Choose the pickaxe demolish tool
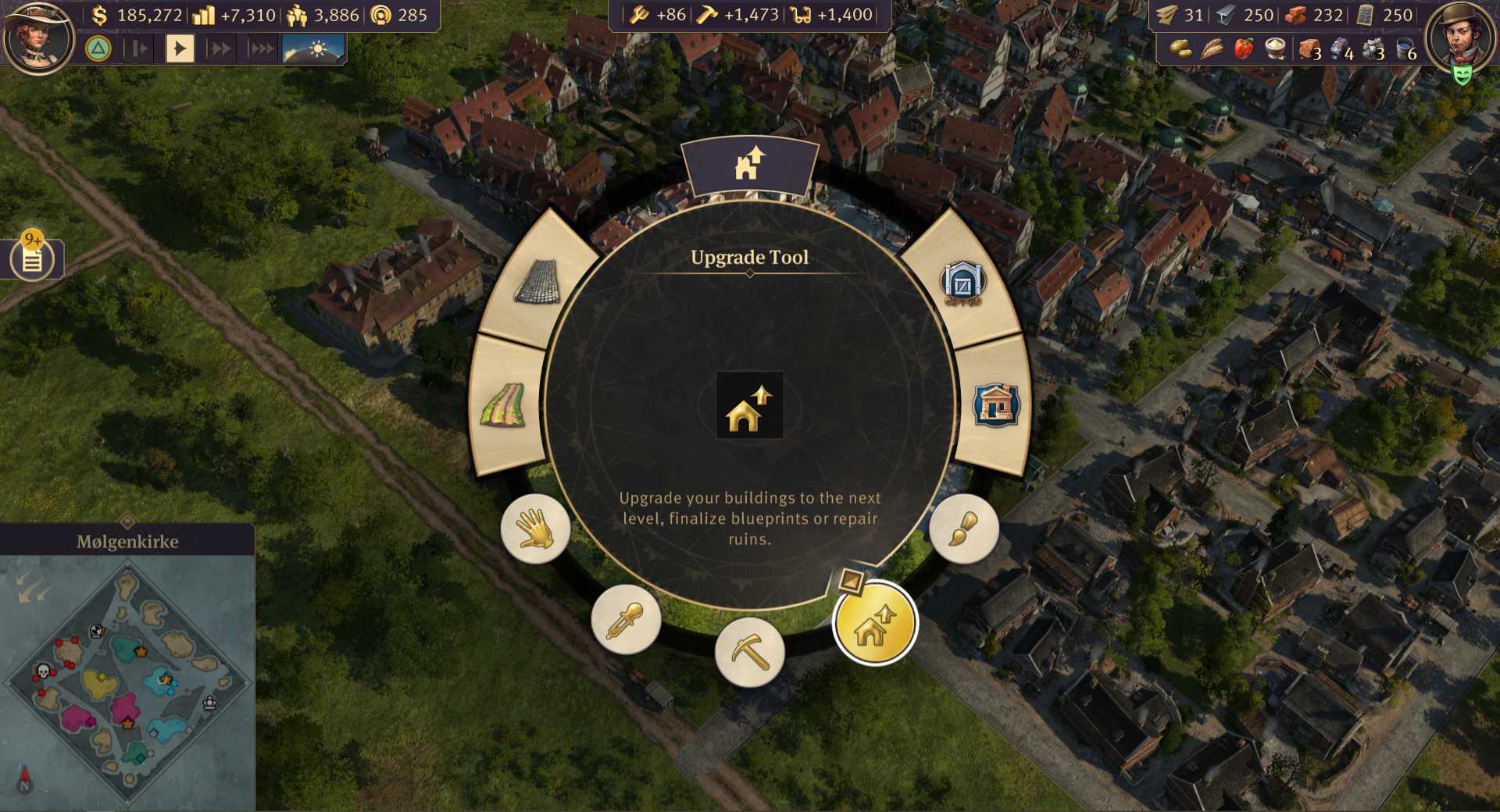This screenshot has width=1500, height=812. pos(750,652)
